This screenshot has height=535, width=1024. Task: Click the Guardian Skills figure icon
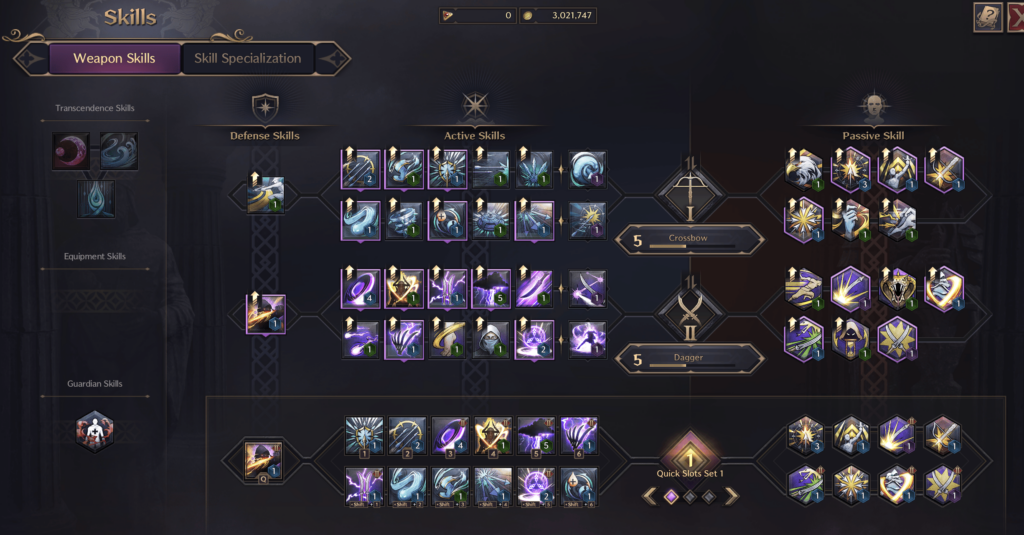click(95, 432)
